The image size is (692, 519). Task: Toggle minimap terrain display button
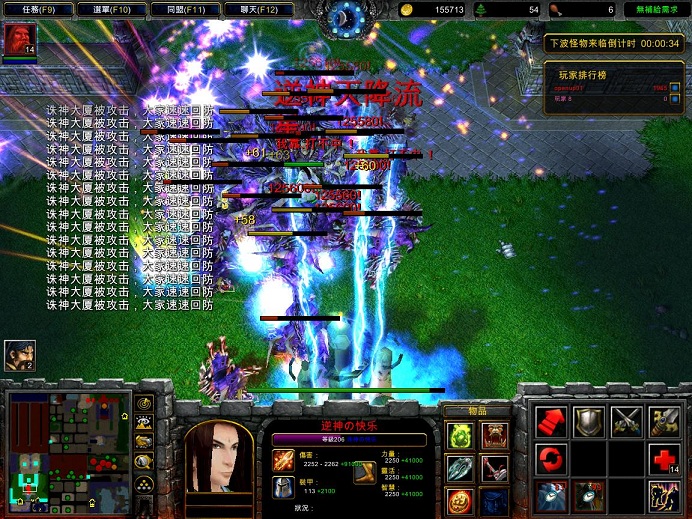tap(145, 423)
